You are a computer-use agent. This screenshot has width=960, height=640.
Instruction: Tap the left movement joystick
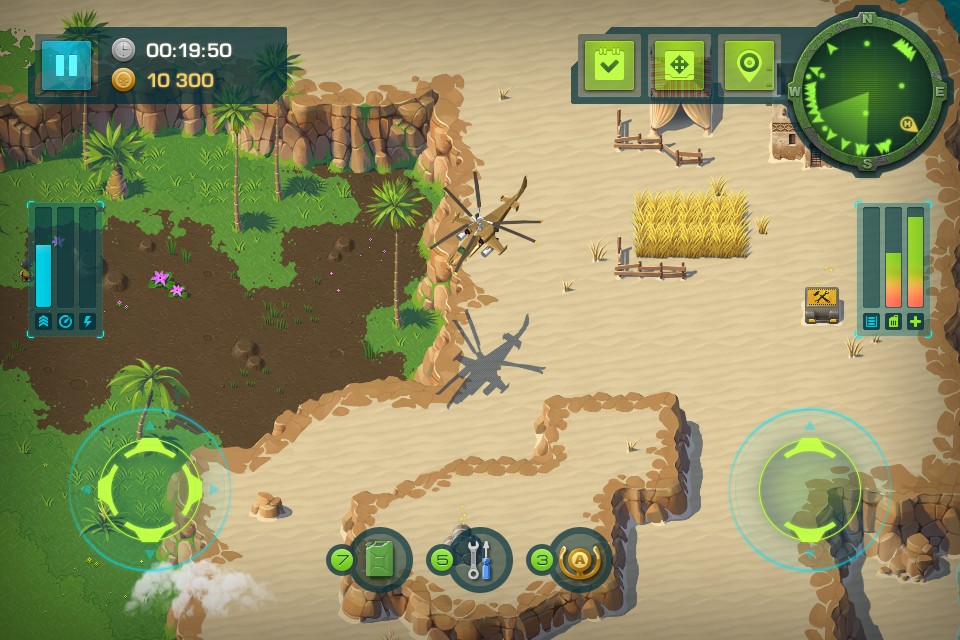tap(149, 488)
